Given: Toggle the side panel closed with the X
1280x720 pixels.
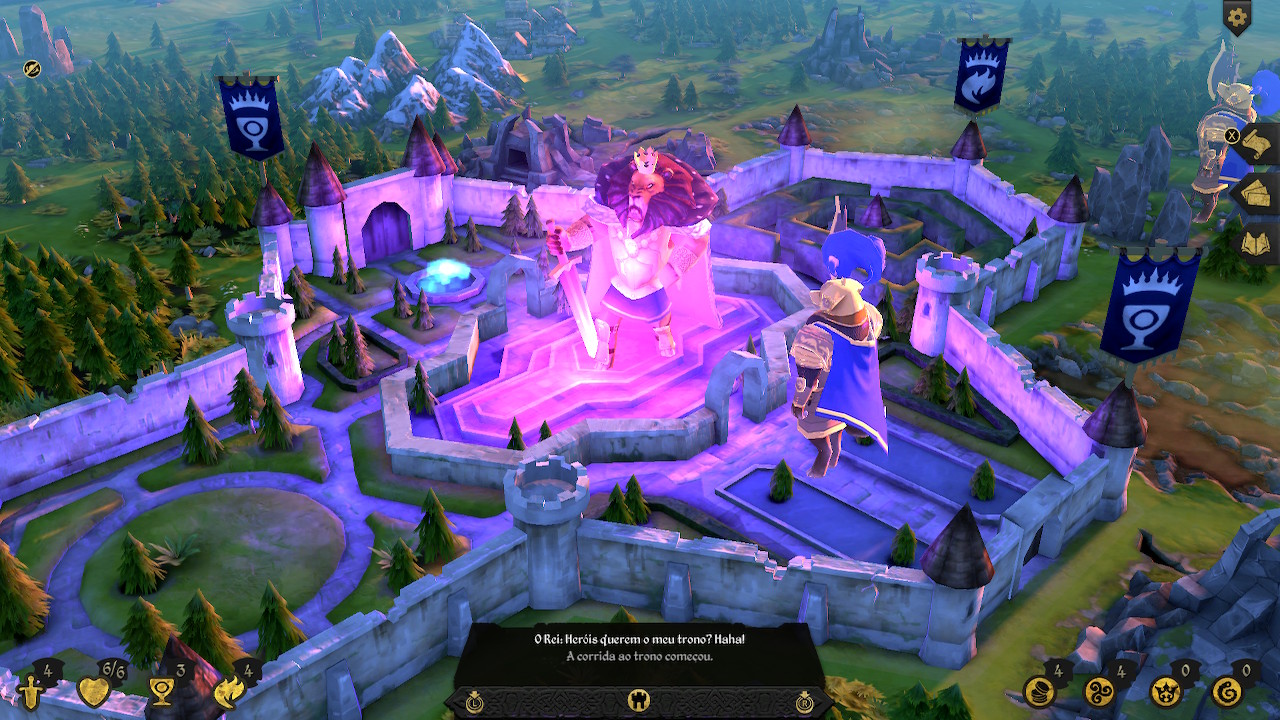Looking at the screenshot, I should [x=1232, y=135].
